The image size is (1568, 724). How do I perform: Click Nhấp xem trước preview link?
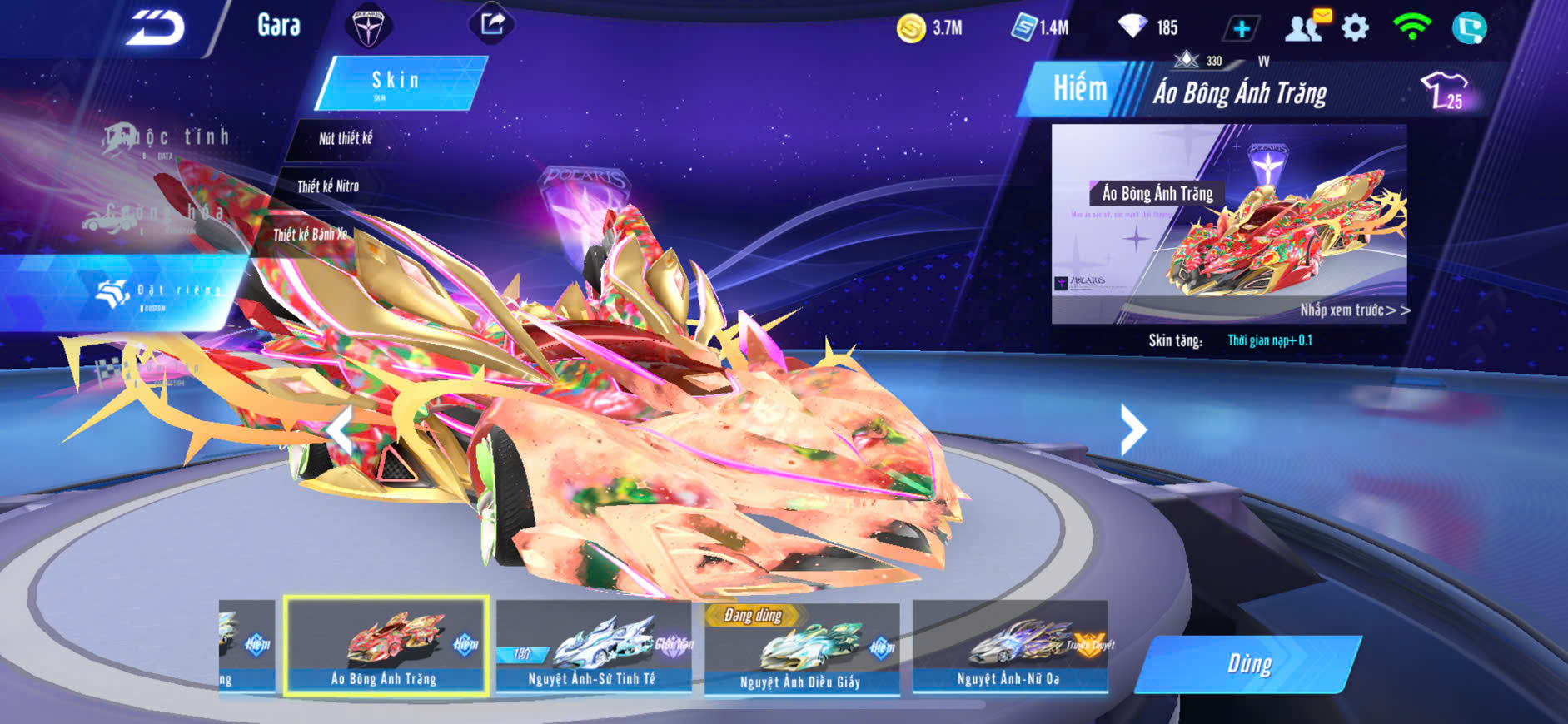1354,310
